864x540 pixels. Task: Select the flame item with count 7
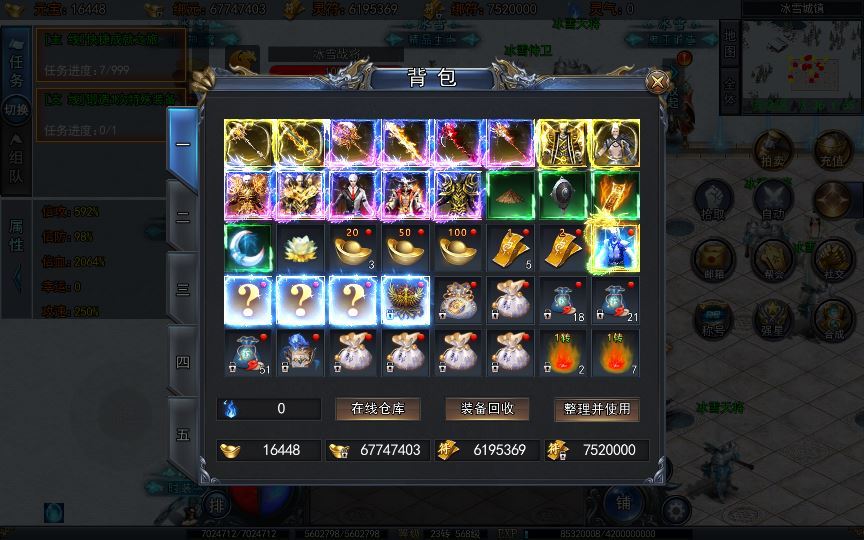point(614,352)
